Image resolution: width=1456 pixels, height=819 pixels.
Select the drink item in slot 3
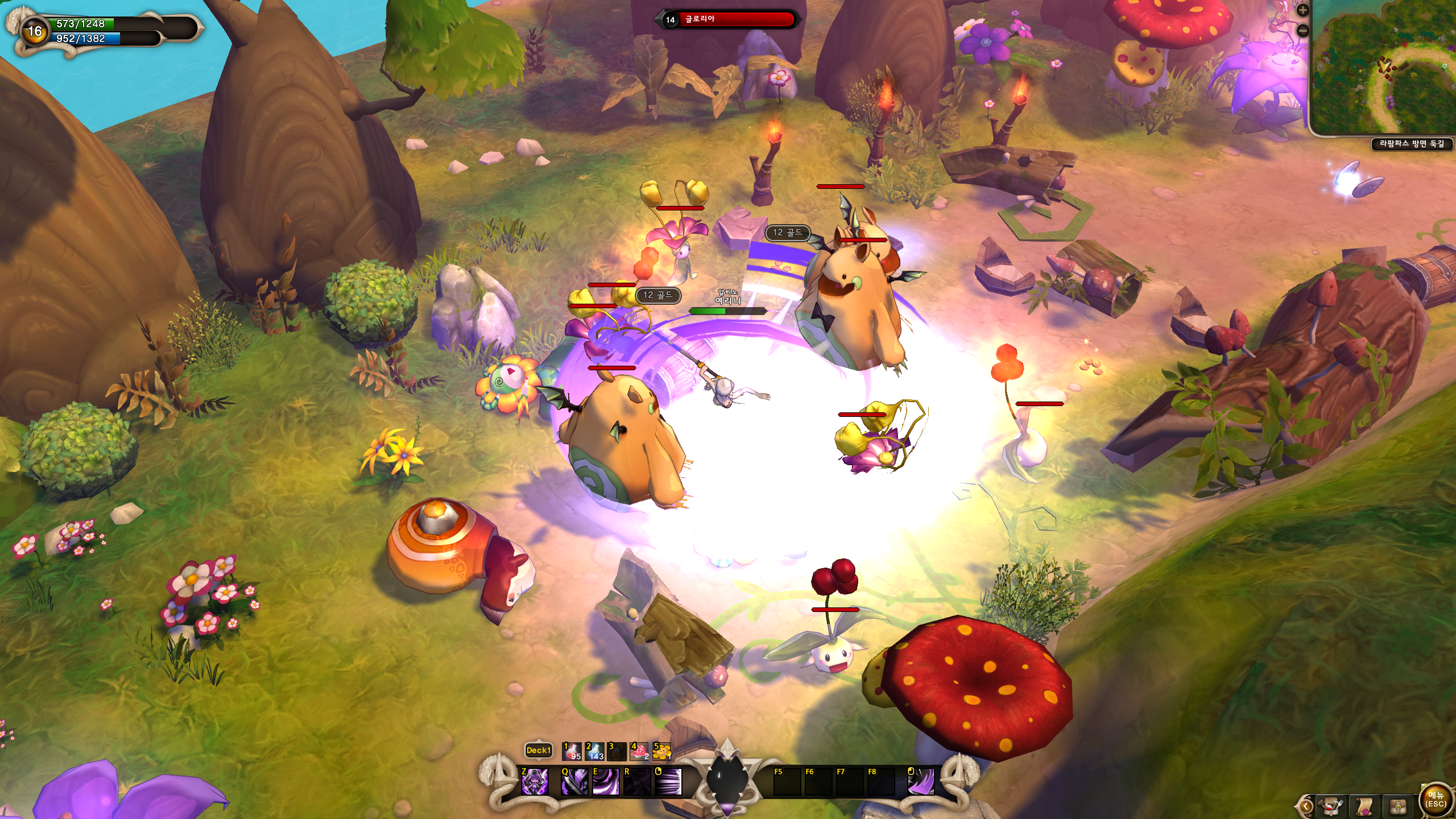pos(617,751)
